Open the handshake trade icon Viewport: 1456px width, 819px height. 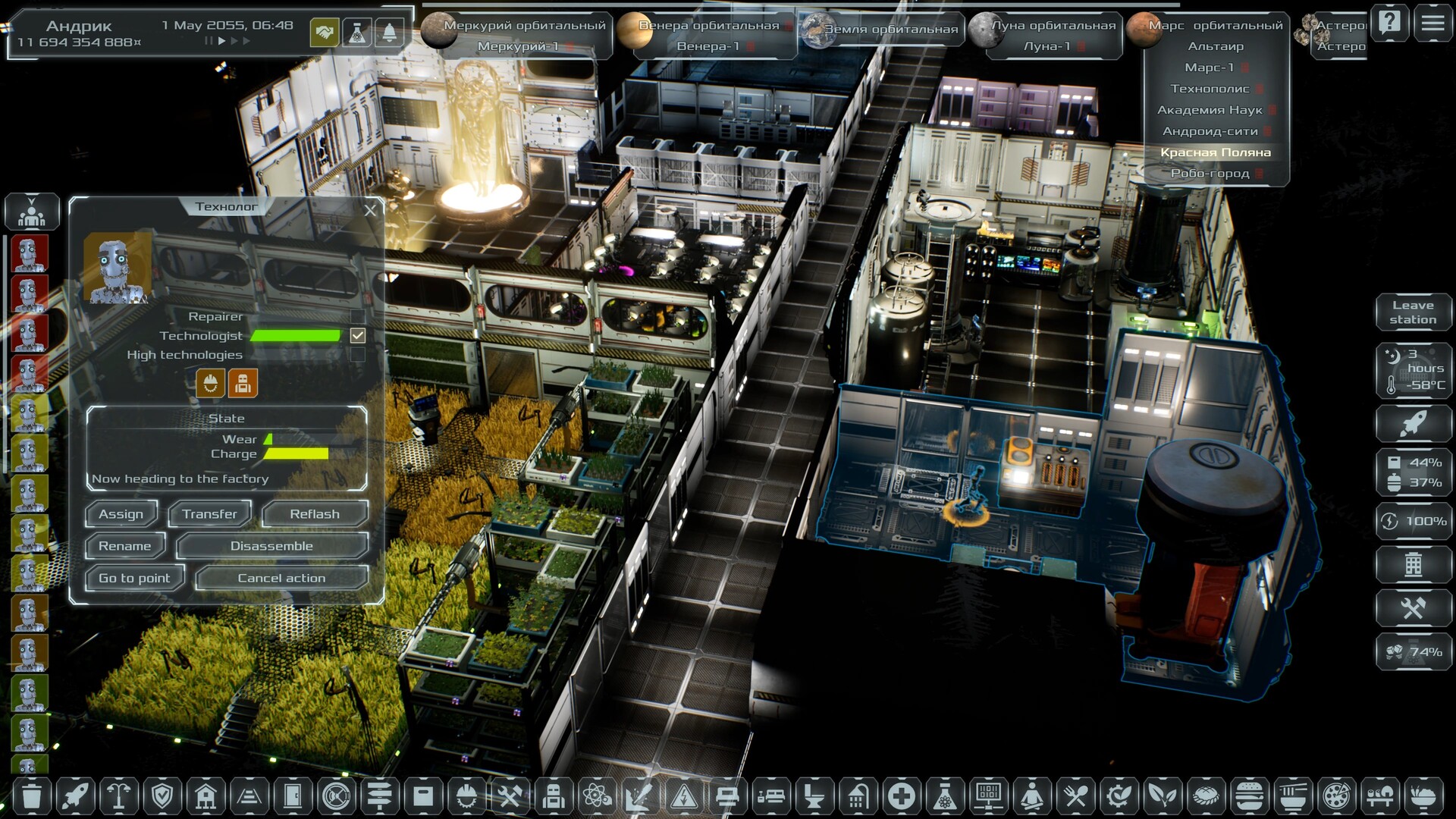pos(325,33)
